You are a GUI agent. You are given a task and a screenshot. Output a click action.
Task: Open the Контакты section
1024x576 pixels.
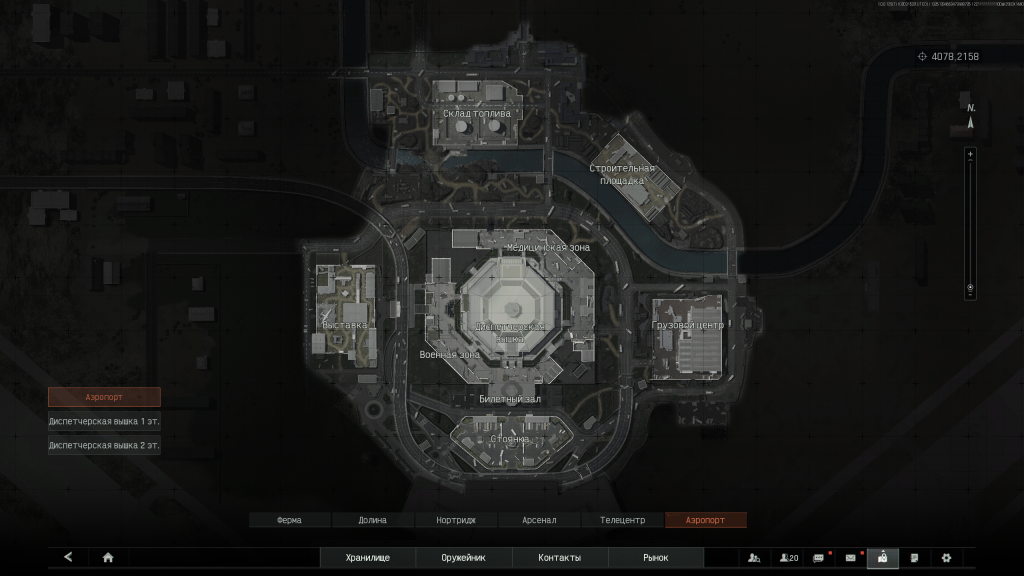pos(559,558)
